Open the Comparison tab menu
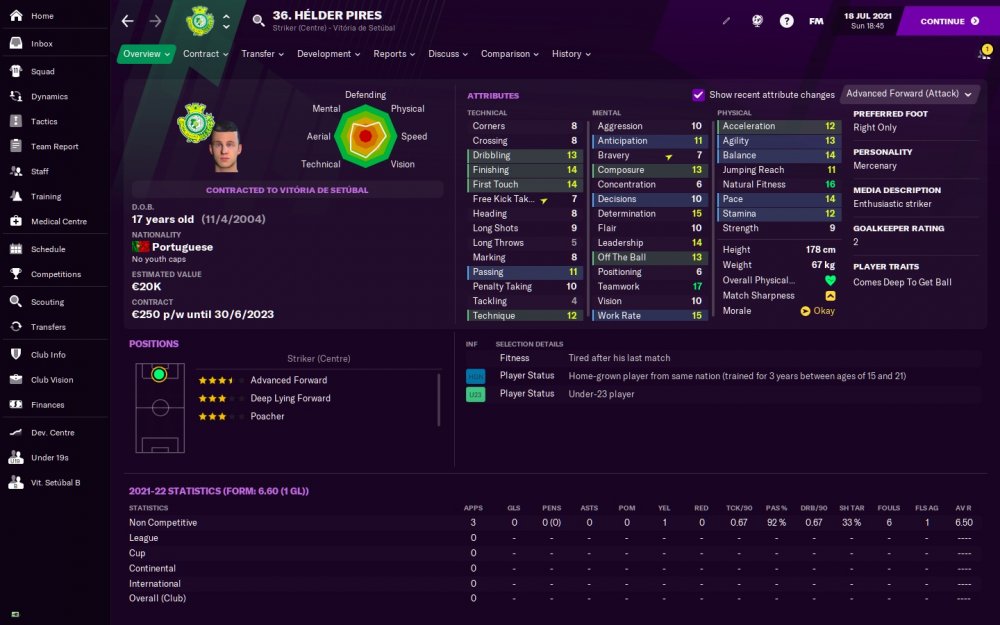This screenshot has height=625, width=1000. (x=509, y=54)
